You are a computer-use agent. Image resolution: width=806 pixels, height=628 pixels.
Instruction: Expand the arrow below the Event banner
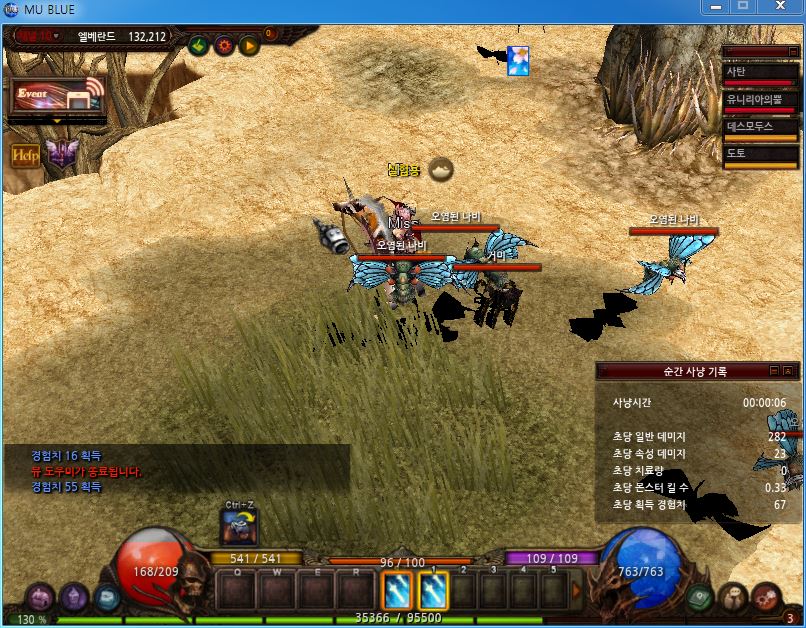click(57, 121)
